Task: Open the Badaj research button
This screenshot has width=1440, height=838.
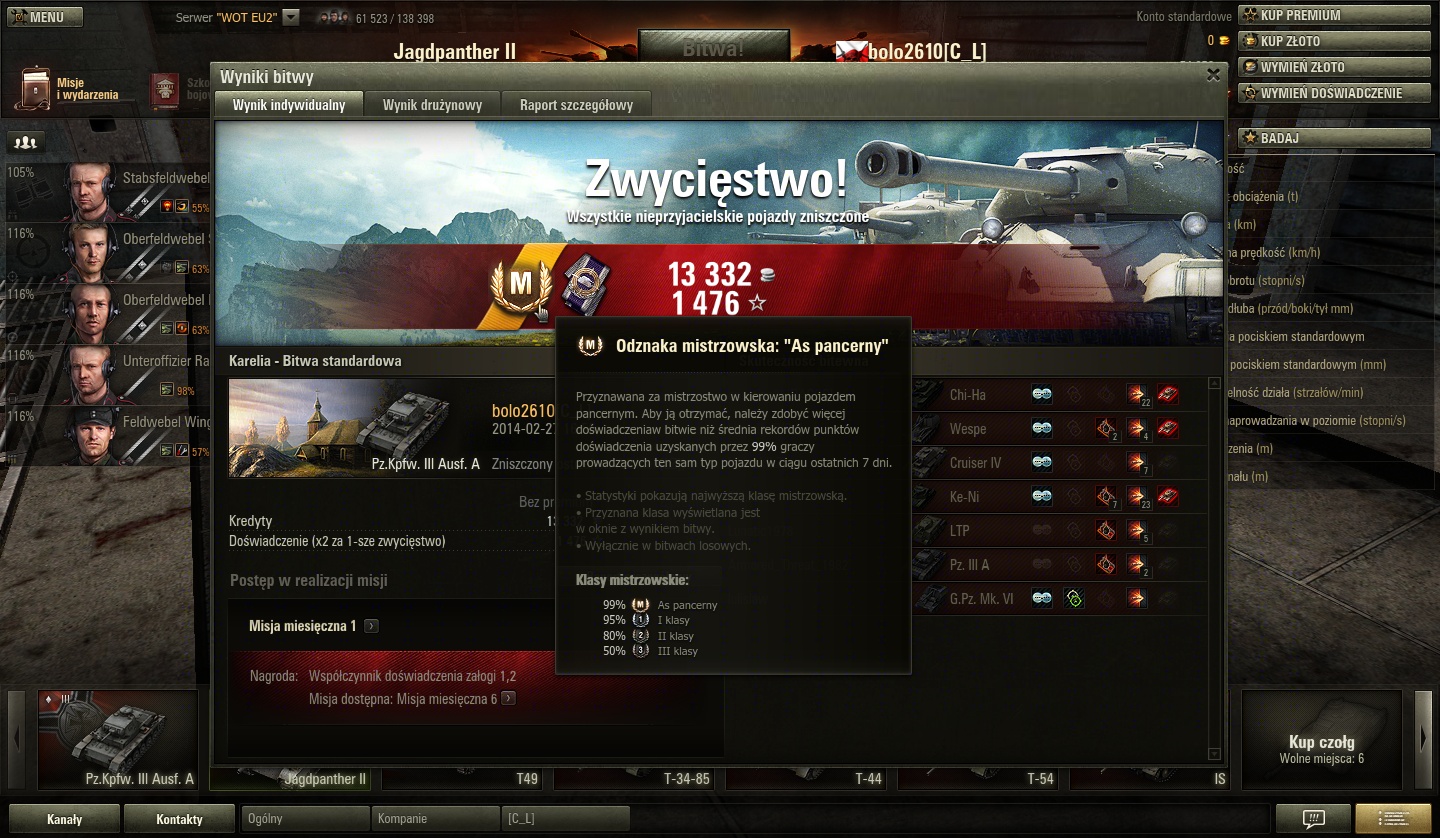Action: (1334, 138)
